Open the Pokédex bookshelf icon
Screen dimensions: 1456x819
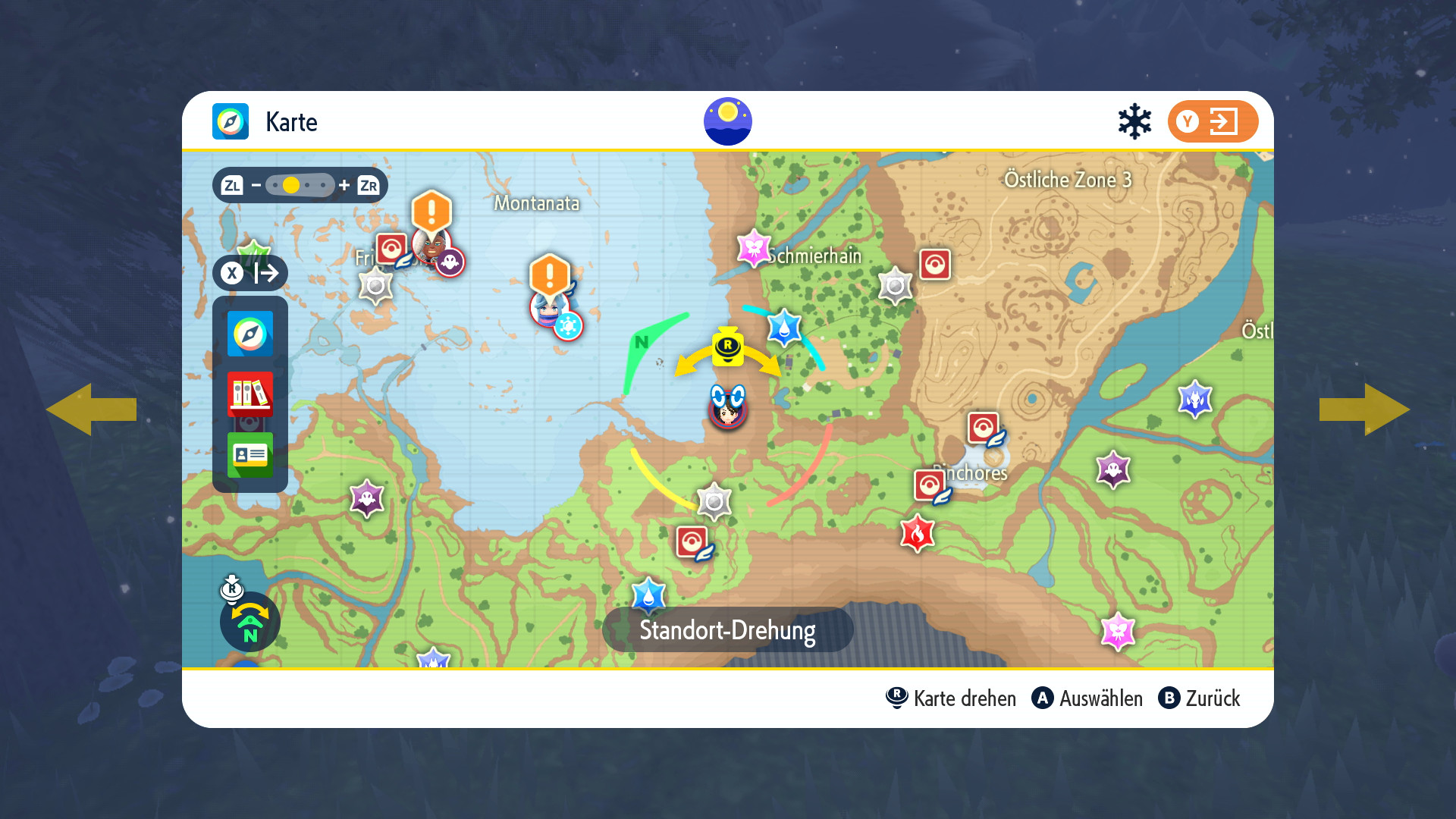[x=250, y=394]
